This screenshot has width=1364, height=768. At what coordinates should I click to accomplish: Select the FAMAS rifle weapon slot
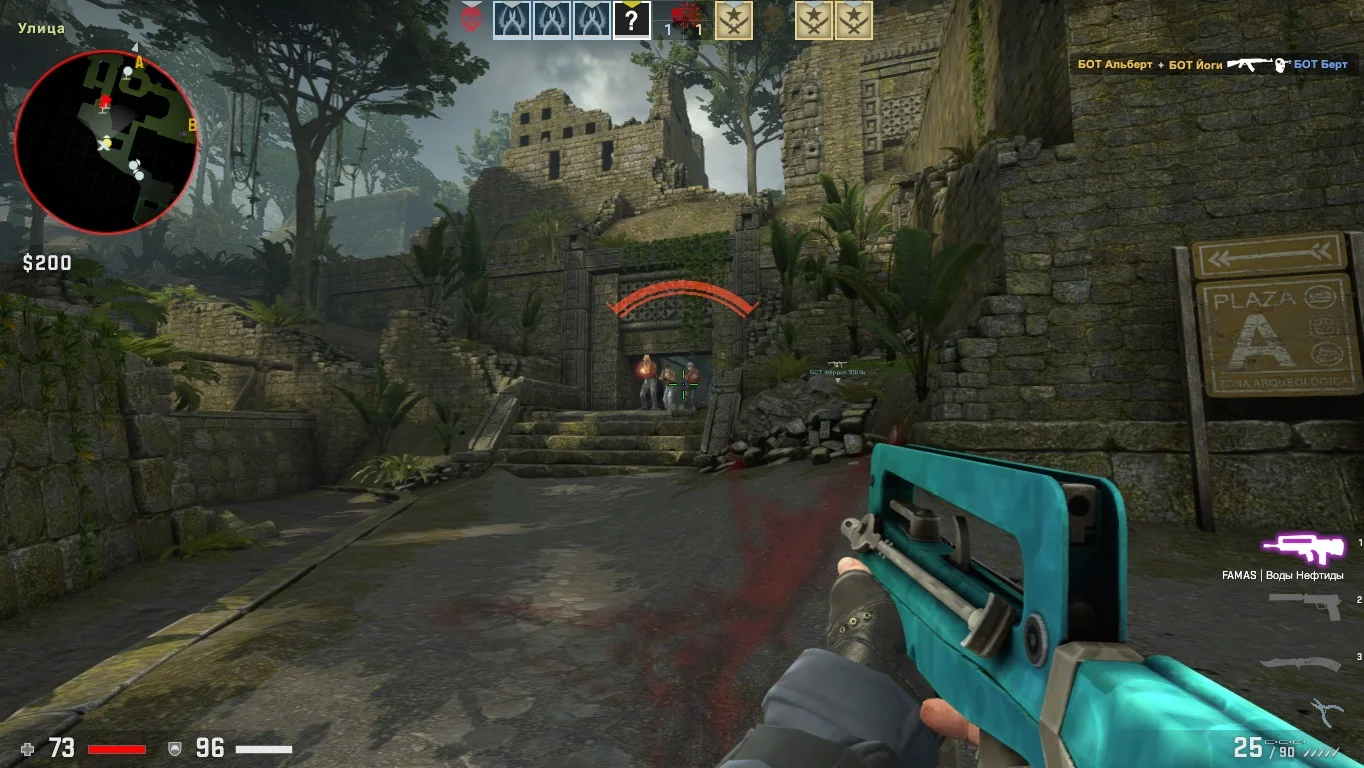[x=1299, y=547]
